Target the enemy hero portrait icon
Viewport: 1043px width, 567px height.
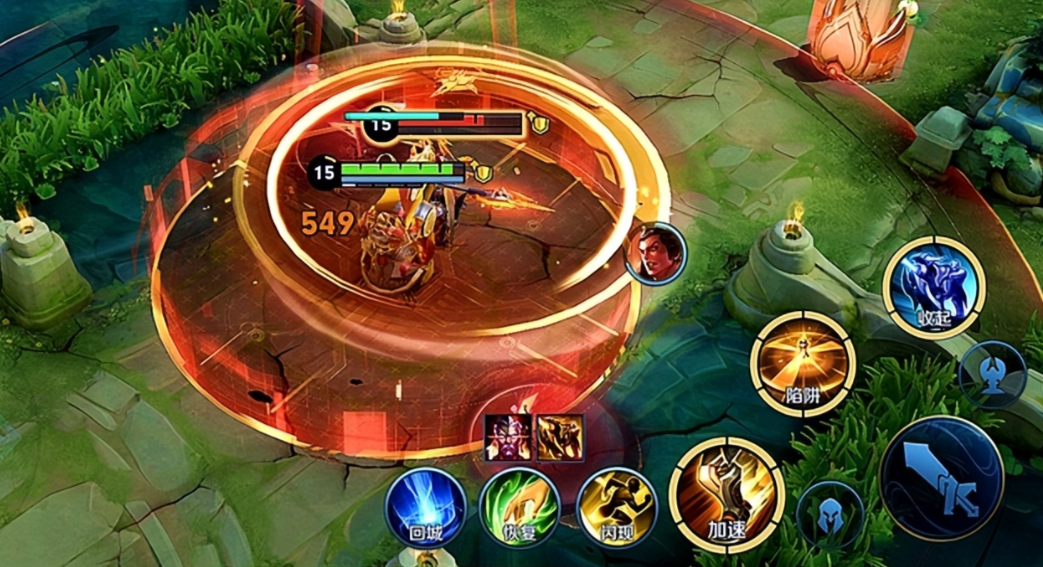656,253
